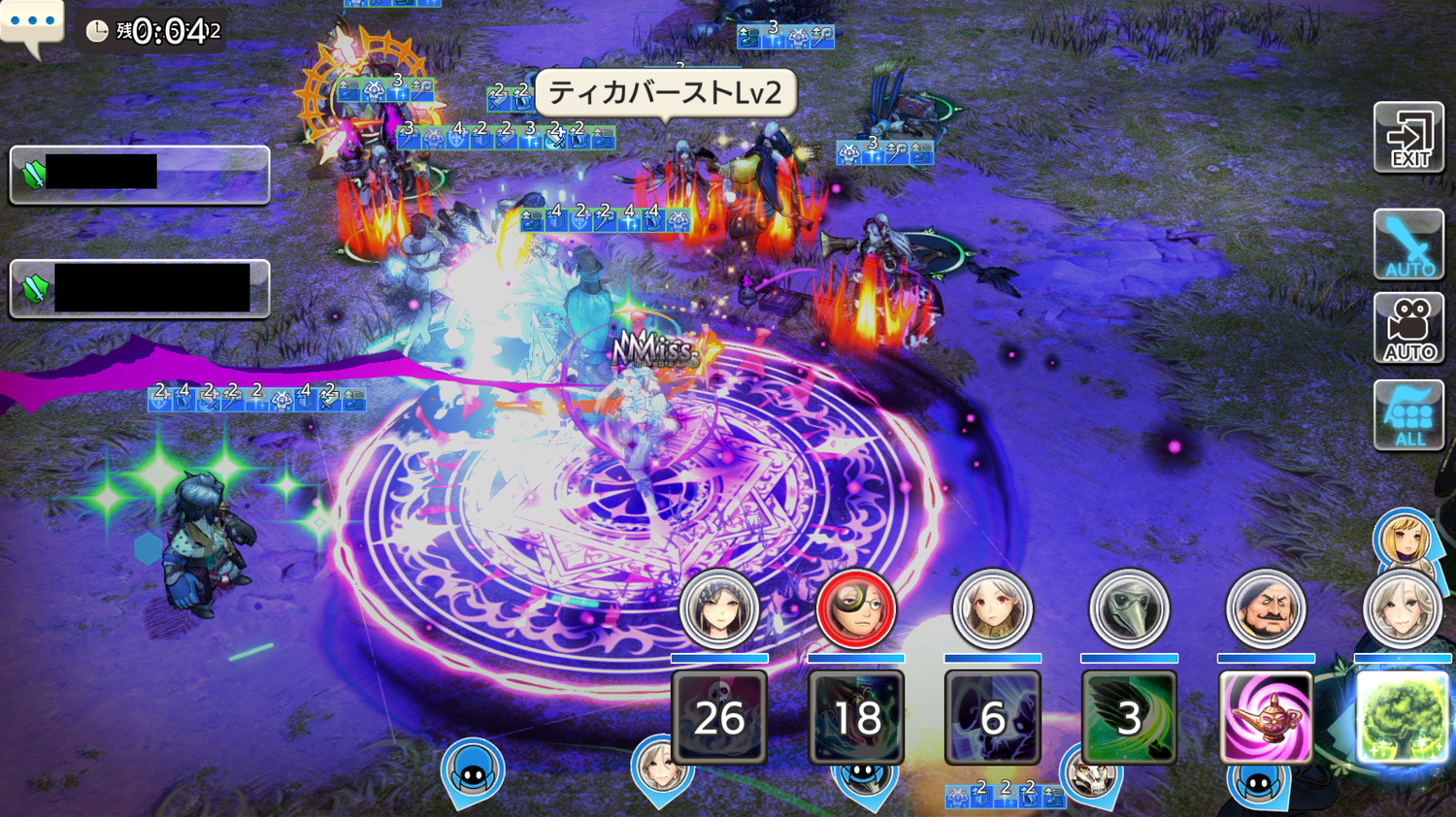Select the ALL units button
Screen dimensions: 1456x817
point(1408,415)
